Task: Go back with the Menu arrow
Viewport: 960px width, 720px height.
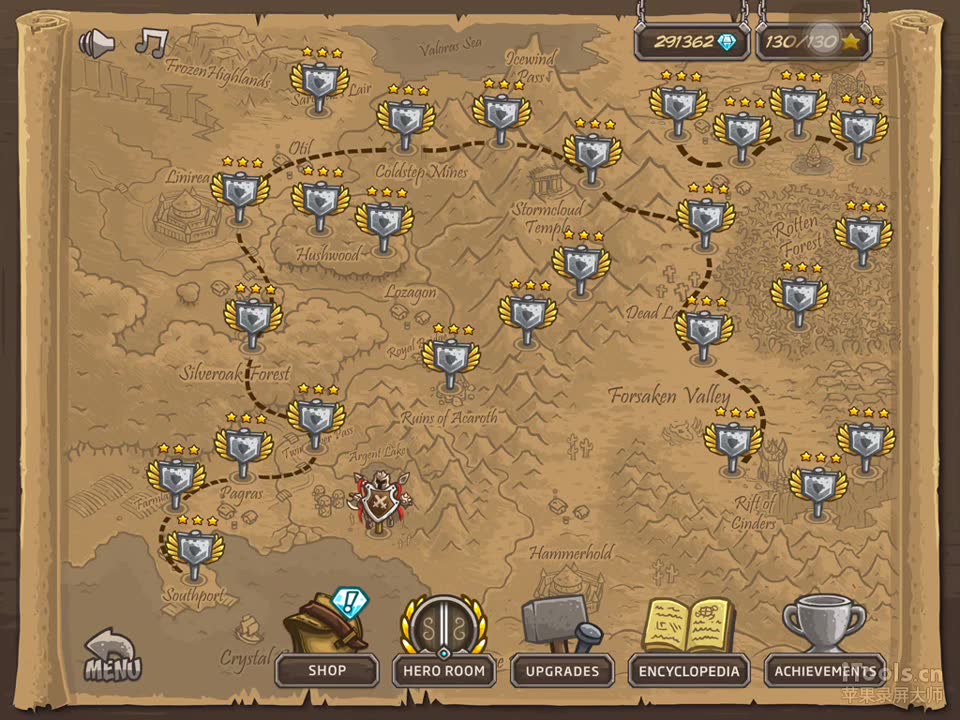Action: tap(112, 656)
